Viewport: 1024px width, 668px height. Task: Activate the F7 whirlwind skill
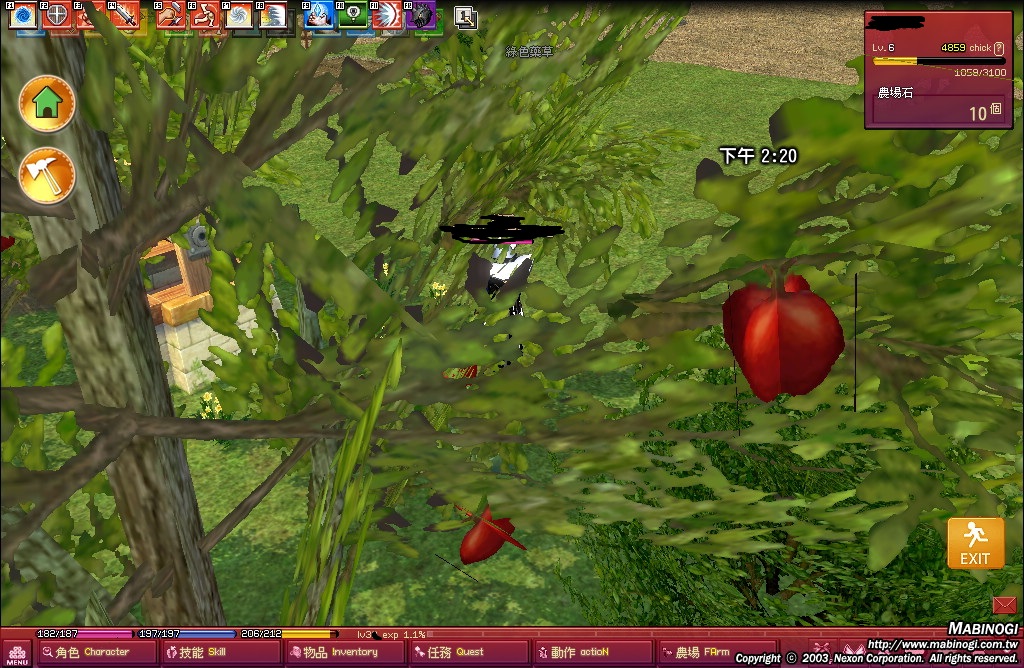pyautogui.click(x=239, y=16)
